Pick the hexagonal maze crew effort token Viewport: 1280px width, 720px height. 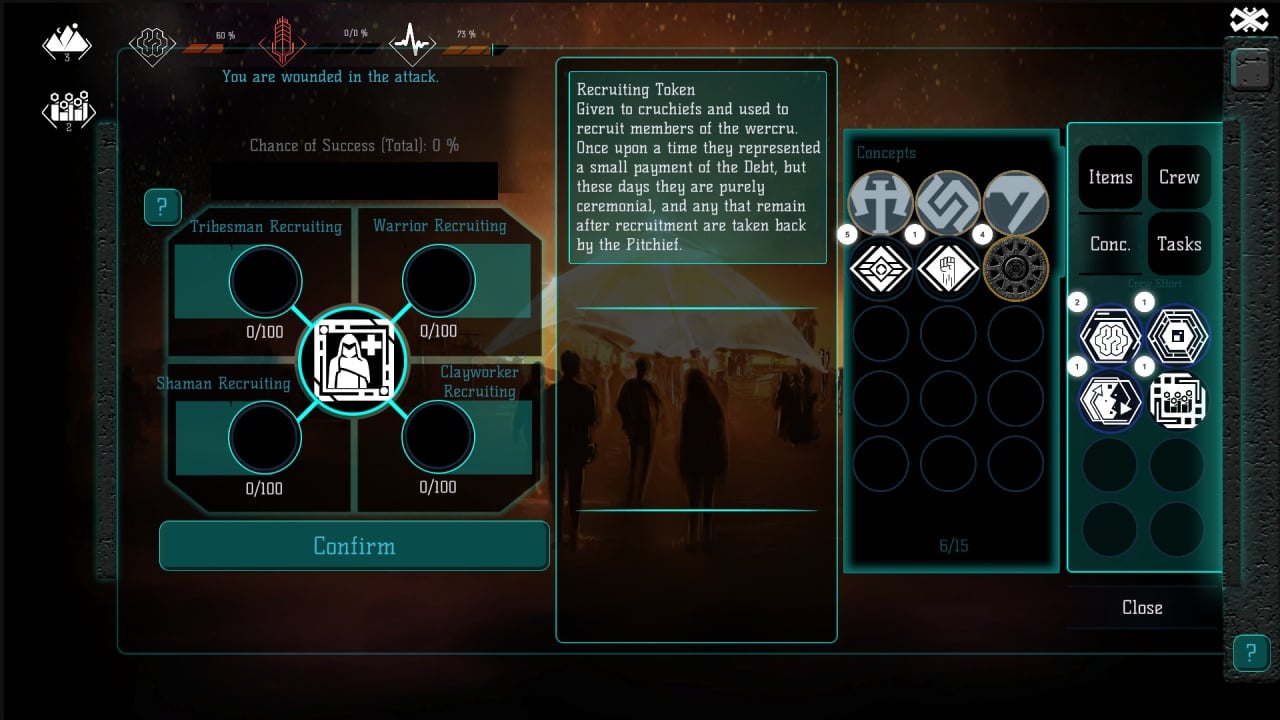(1178, 333)
